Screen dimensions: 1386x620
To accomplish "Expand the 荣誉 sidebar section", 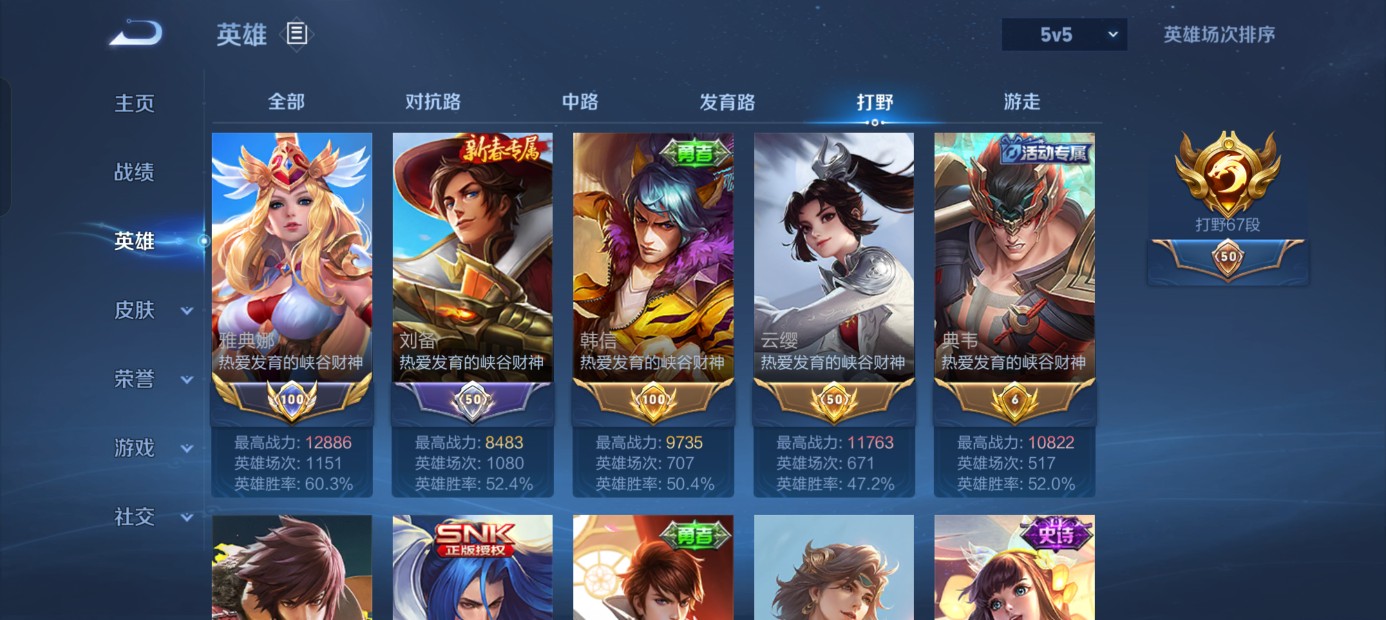I will click(x=152, y=379).
